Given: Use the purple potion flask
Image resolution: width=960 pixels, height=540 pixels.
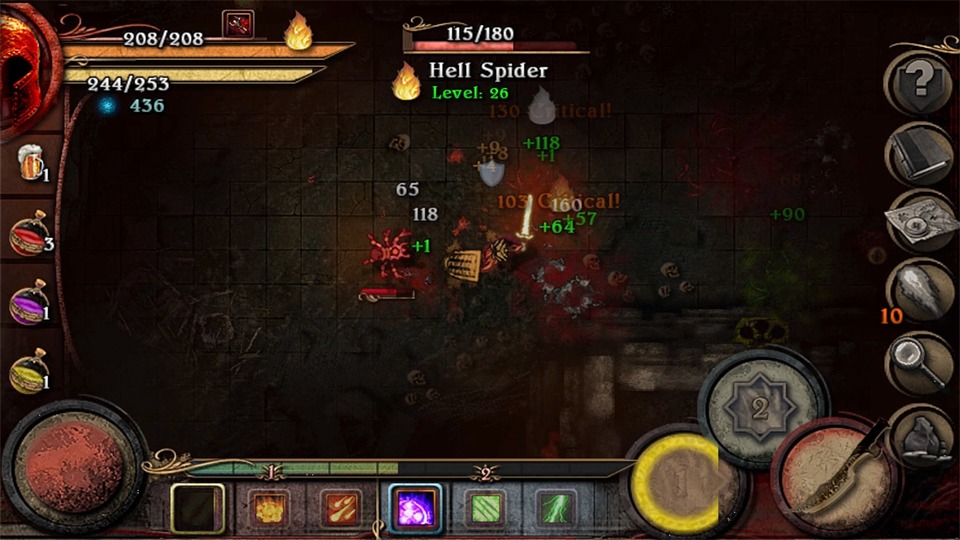Looking at the screenshot, I should tap(29, 304).
